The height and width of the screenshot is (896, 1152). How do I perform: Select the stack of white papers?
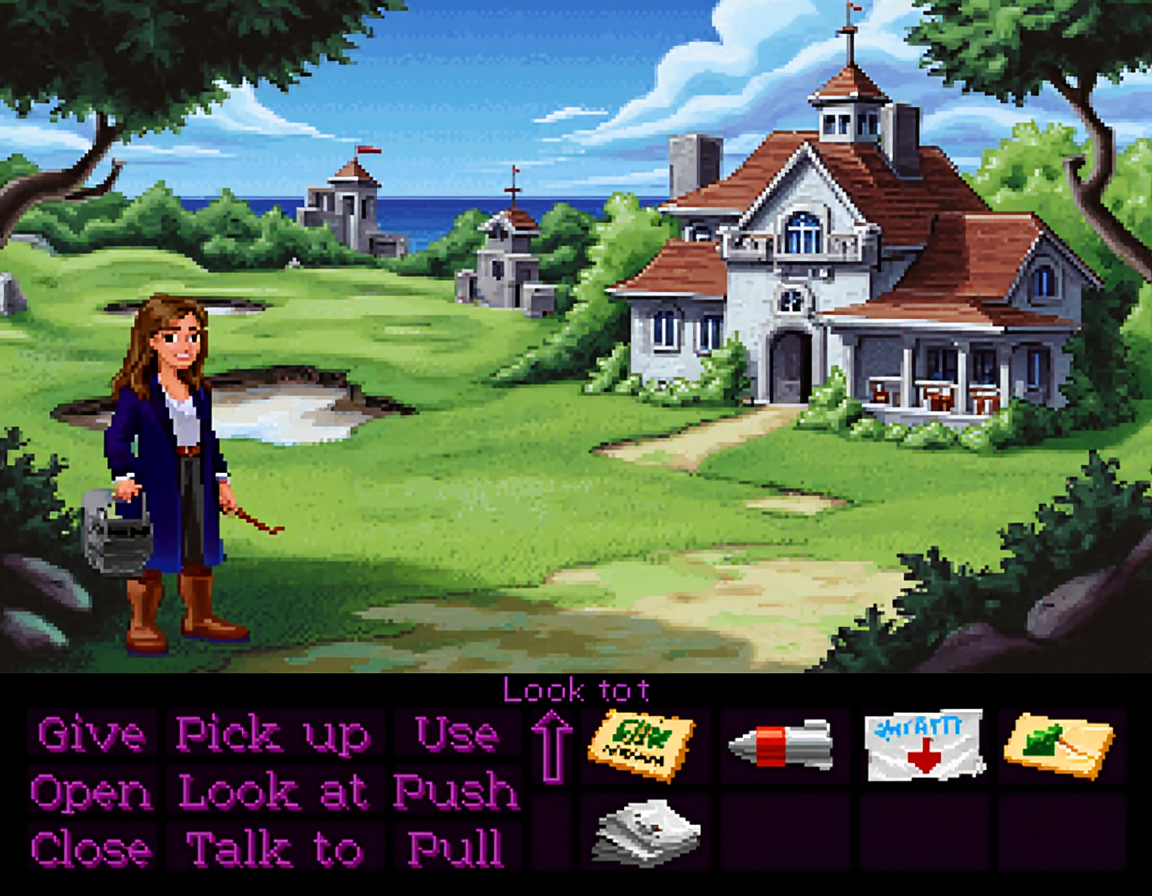coord(646,831)
